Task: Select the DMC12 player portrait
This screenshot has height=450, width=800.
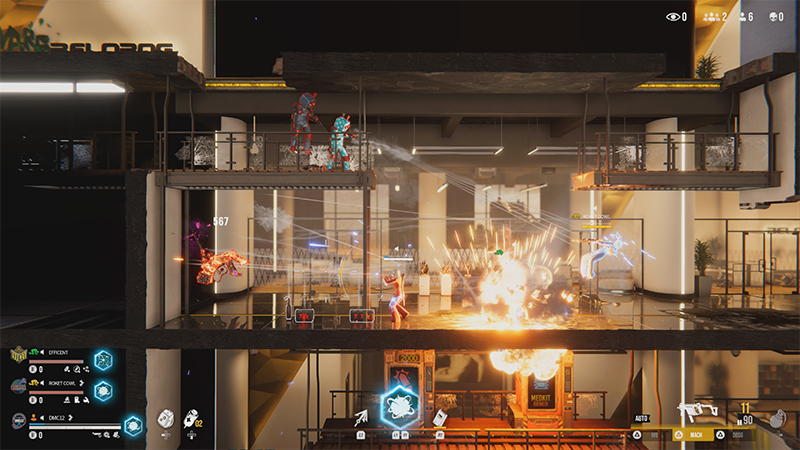Action: 19,421
